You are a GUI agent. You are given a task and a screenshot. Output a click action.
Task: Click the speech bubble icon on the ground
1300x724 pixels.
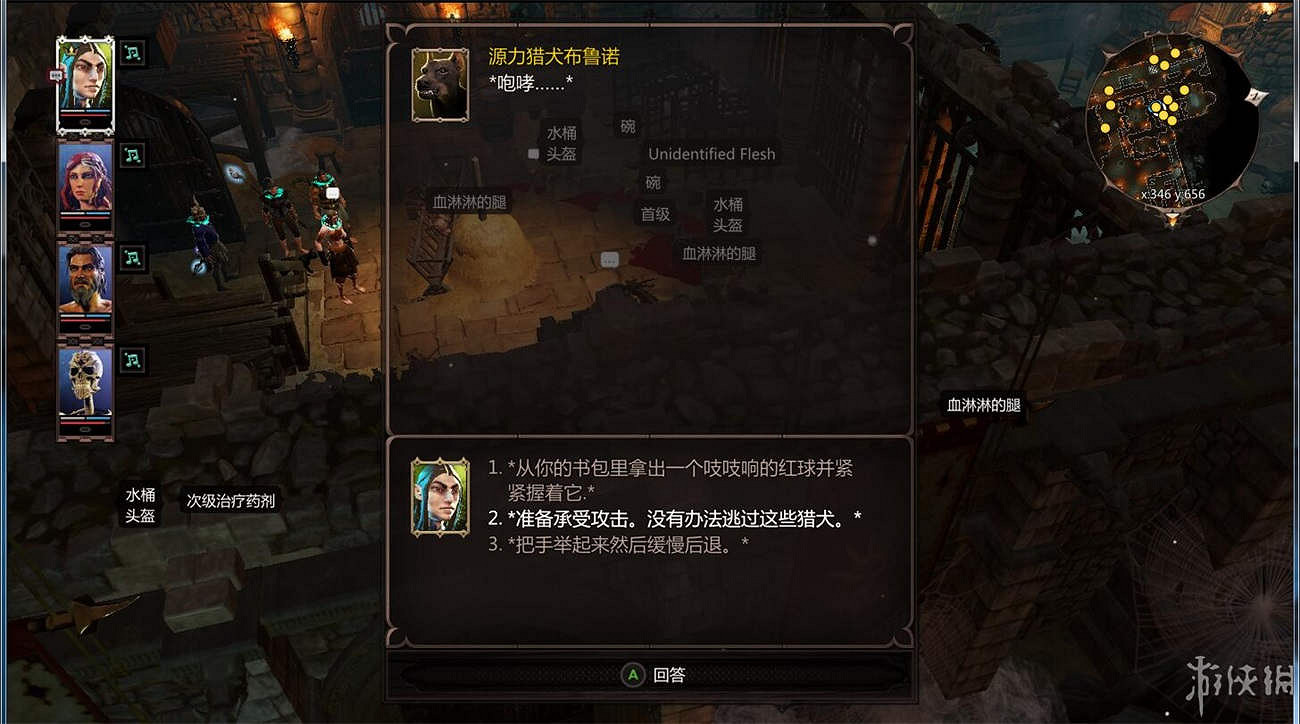(608, 258)
